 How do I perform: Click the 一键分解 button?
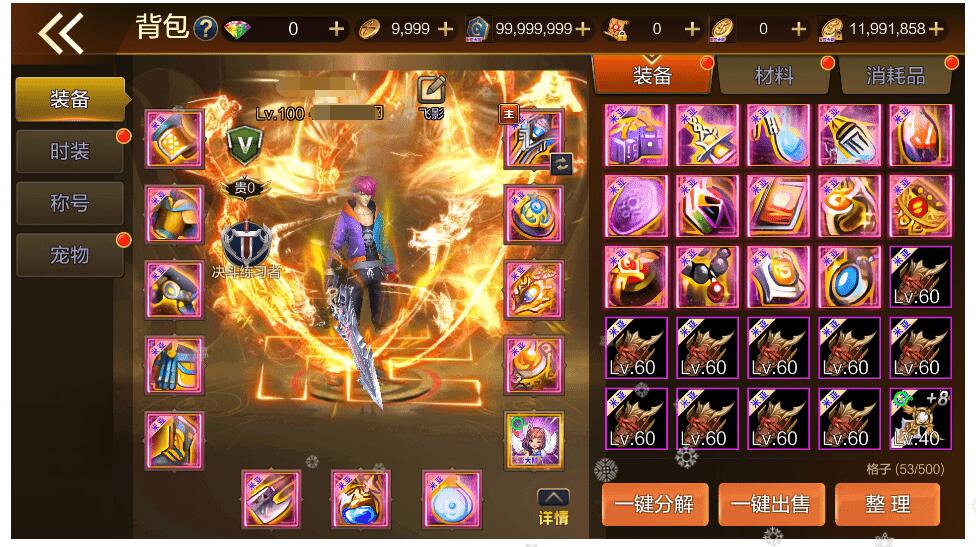coord(654,504)
